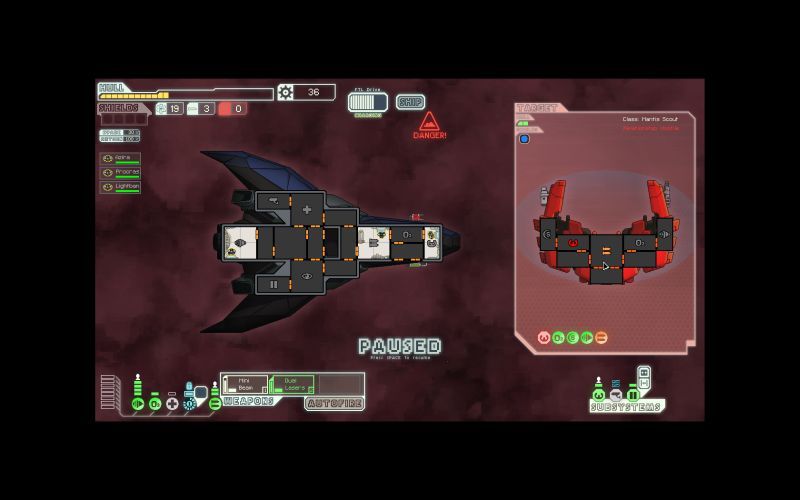Click the sensors subsystem icon
This screenshot has width=800, height=500.
pos(616,395)
